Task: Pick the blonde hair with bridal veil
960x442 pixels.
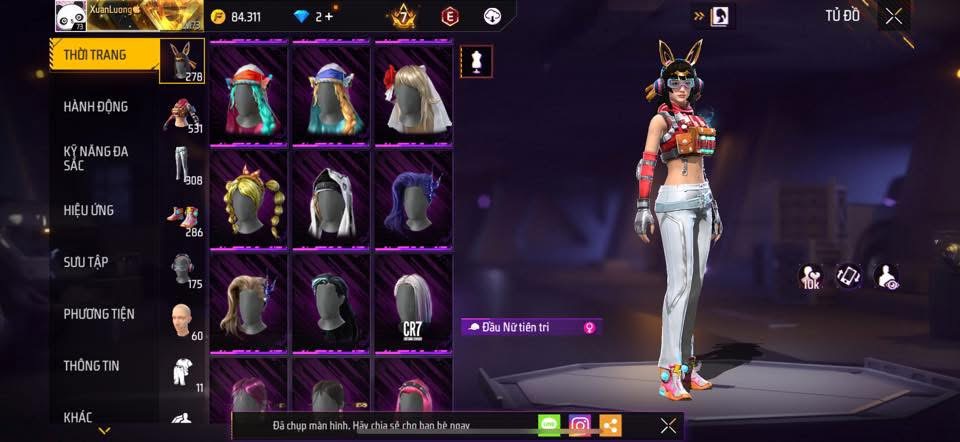Action: pyautogui.click(x=413, y=95)
